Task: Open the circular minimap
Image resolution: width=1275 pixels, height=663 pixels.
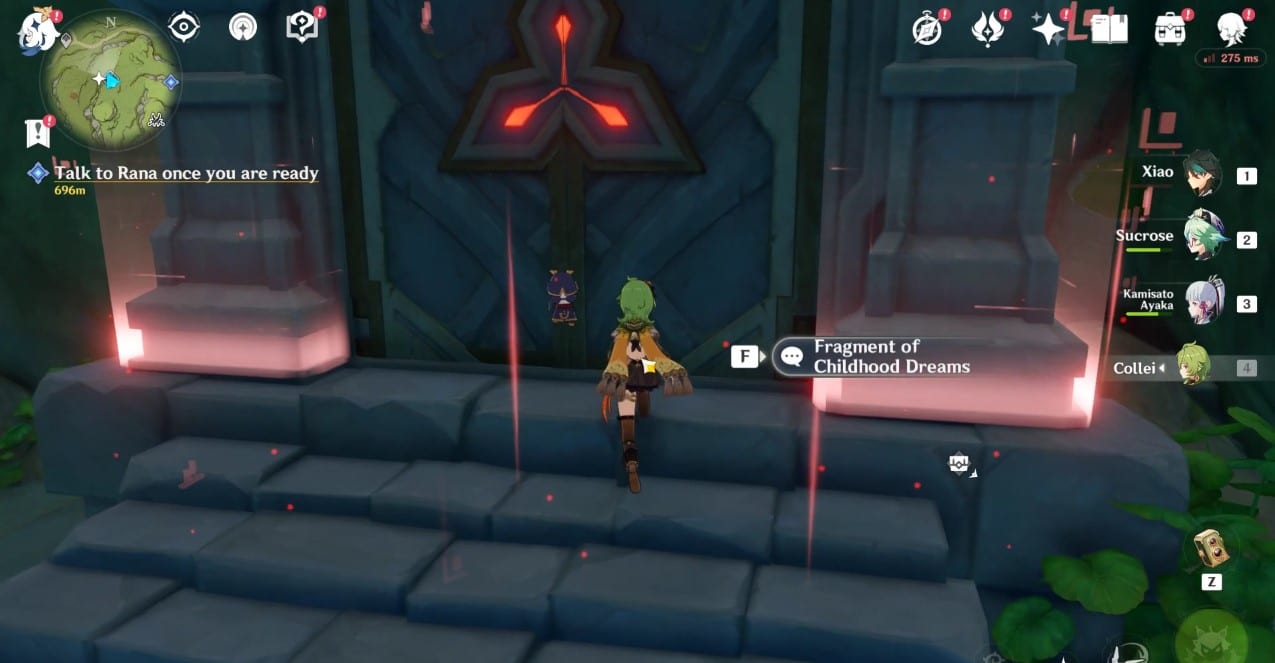Action: pyautogui.click(x=111, y=78)
